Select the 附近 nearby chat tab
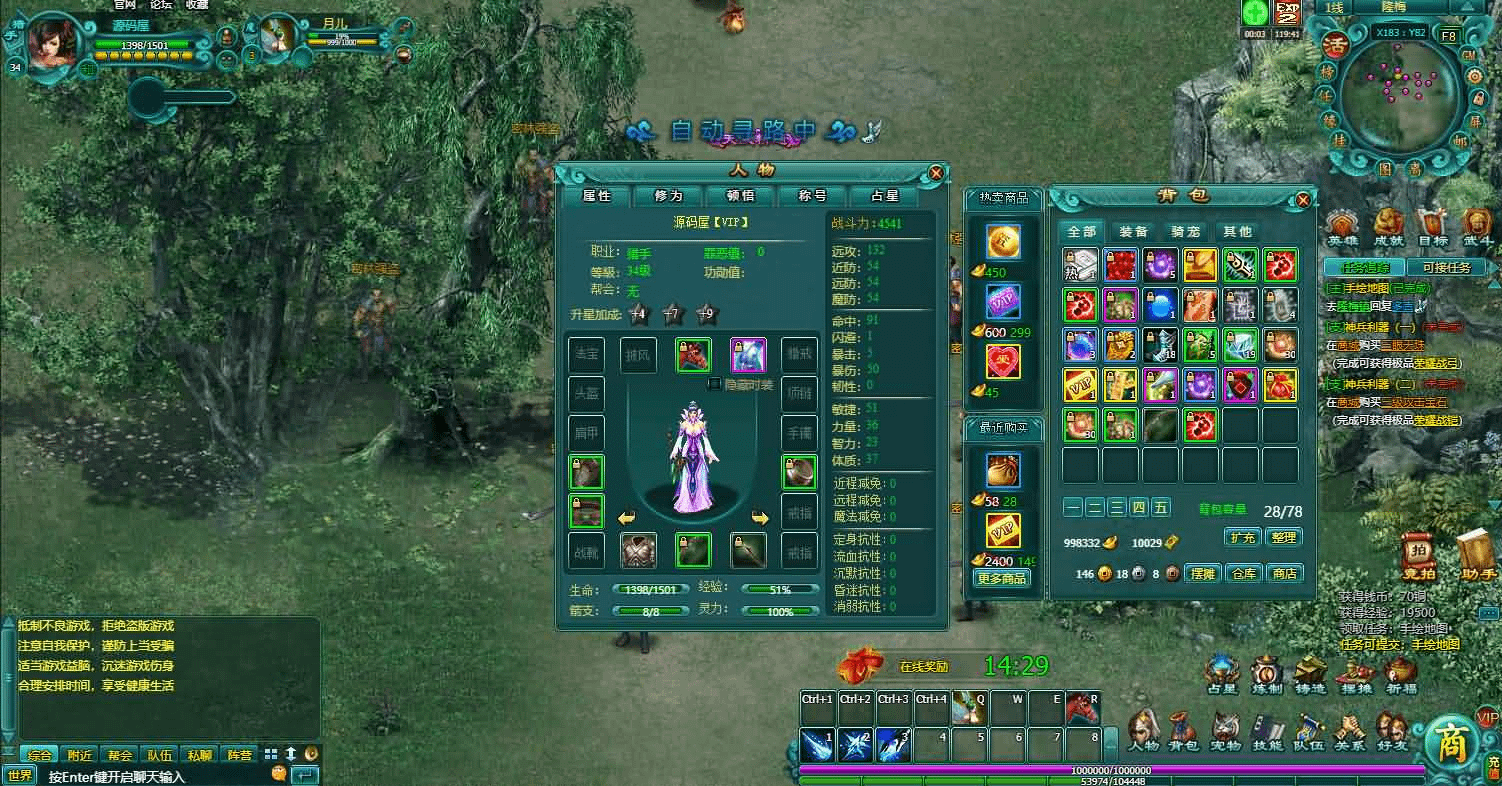The height and width of the screenshot is (786, 1502). (80, 755)
